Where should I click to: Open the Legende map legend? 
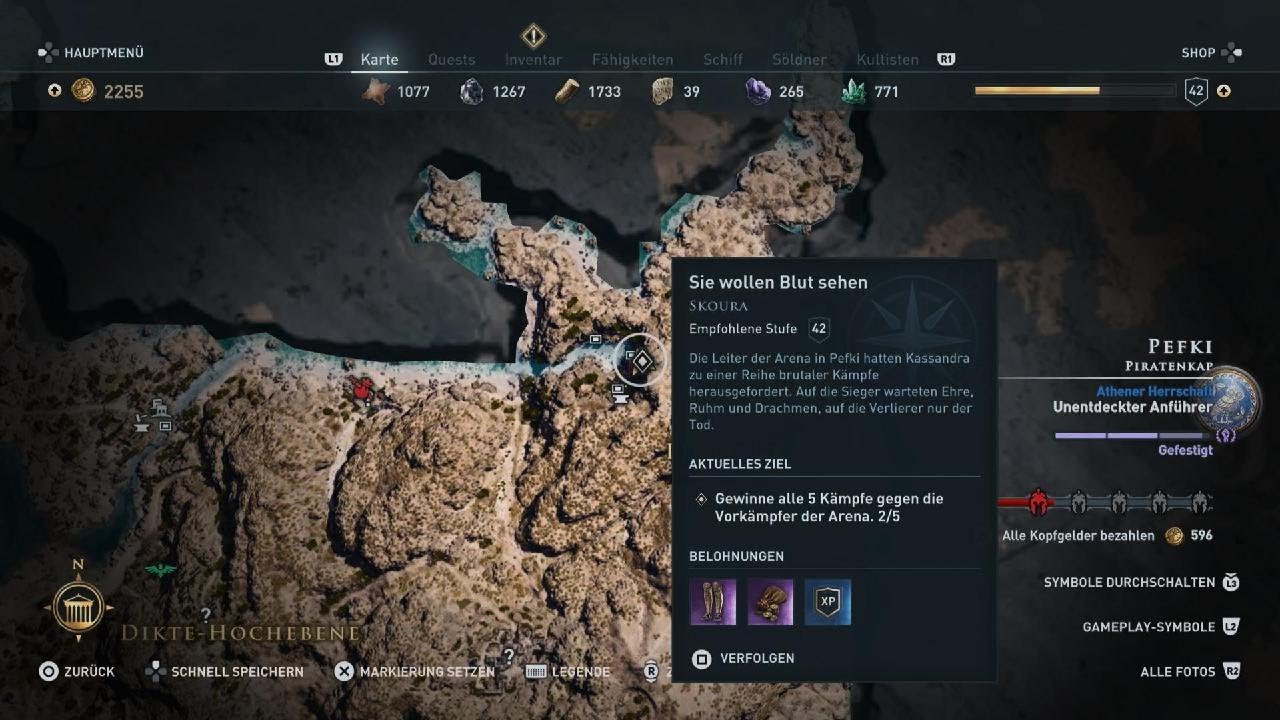580,672
